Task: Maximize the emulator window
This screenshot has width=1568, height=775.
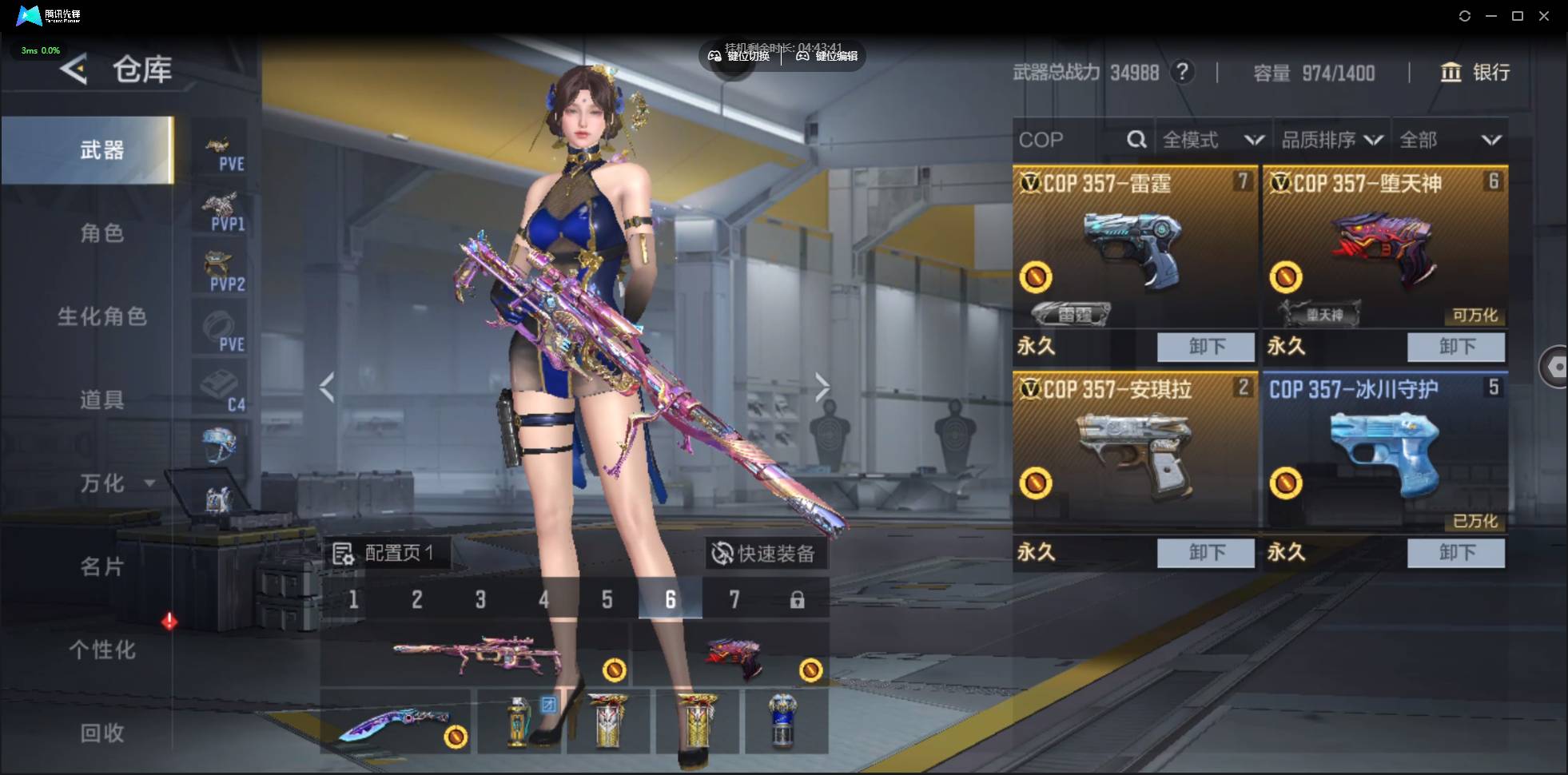Action: point(1518,16)
